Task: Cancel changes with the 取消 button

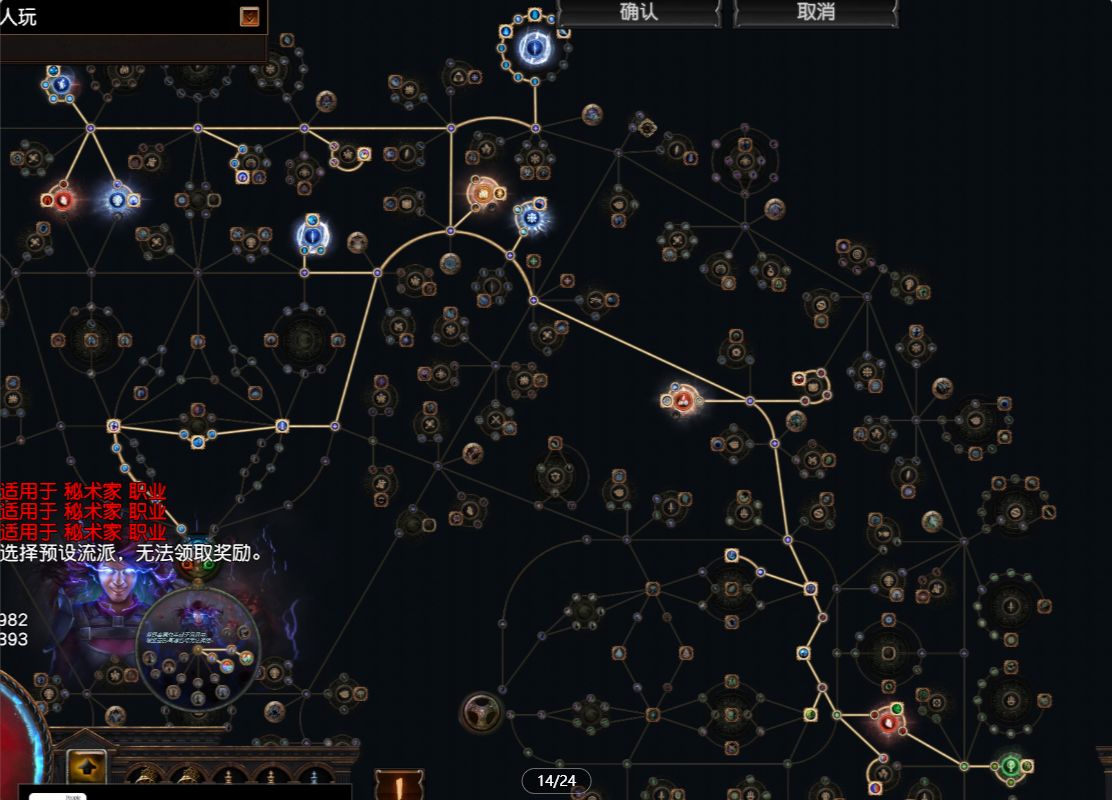Action: (x=816, y=13)
